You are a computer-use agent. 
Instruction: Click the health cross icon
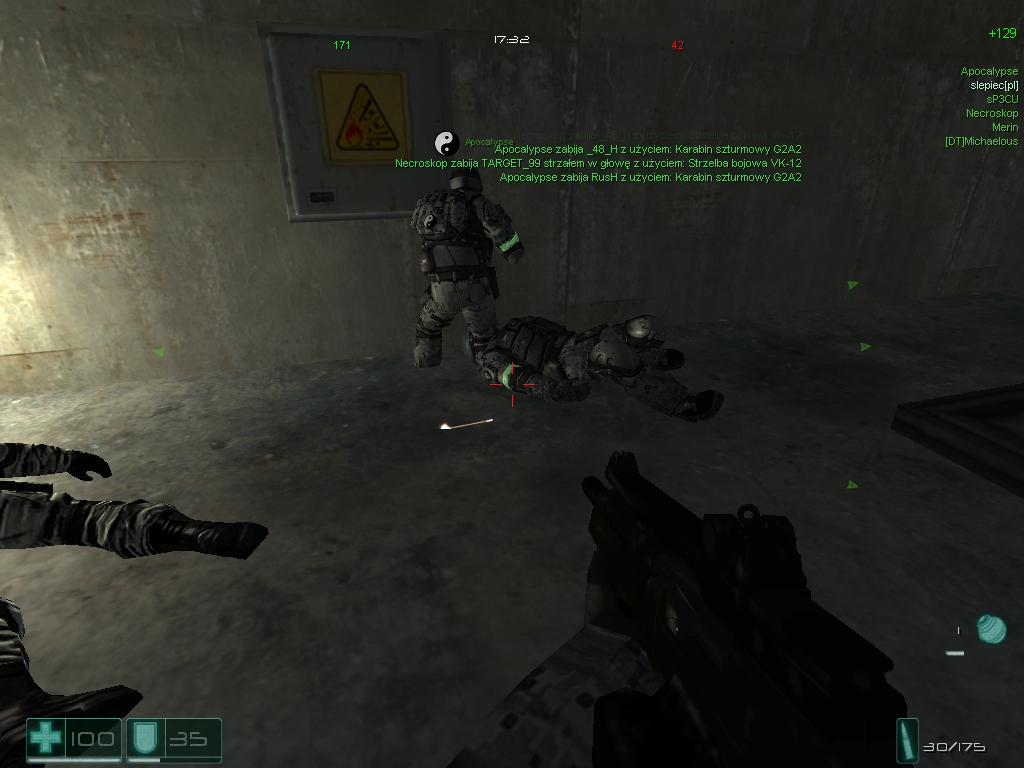pyautogui.click(x=45, y=740)
